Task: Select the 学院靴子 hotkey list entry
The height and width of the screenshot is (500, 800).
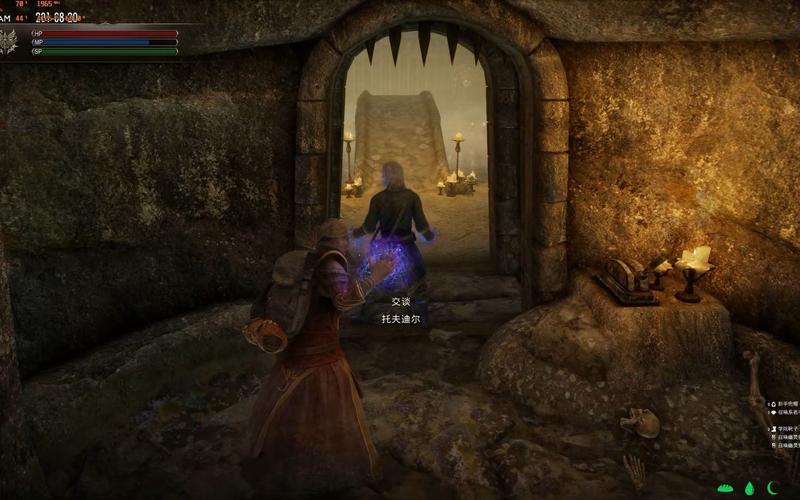Action: (785, 429)
